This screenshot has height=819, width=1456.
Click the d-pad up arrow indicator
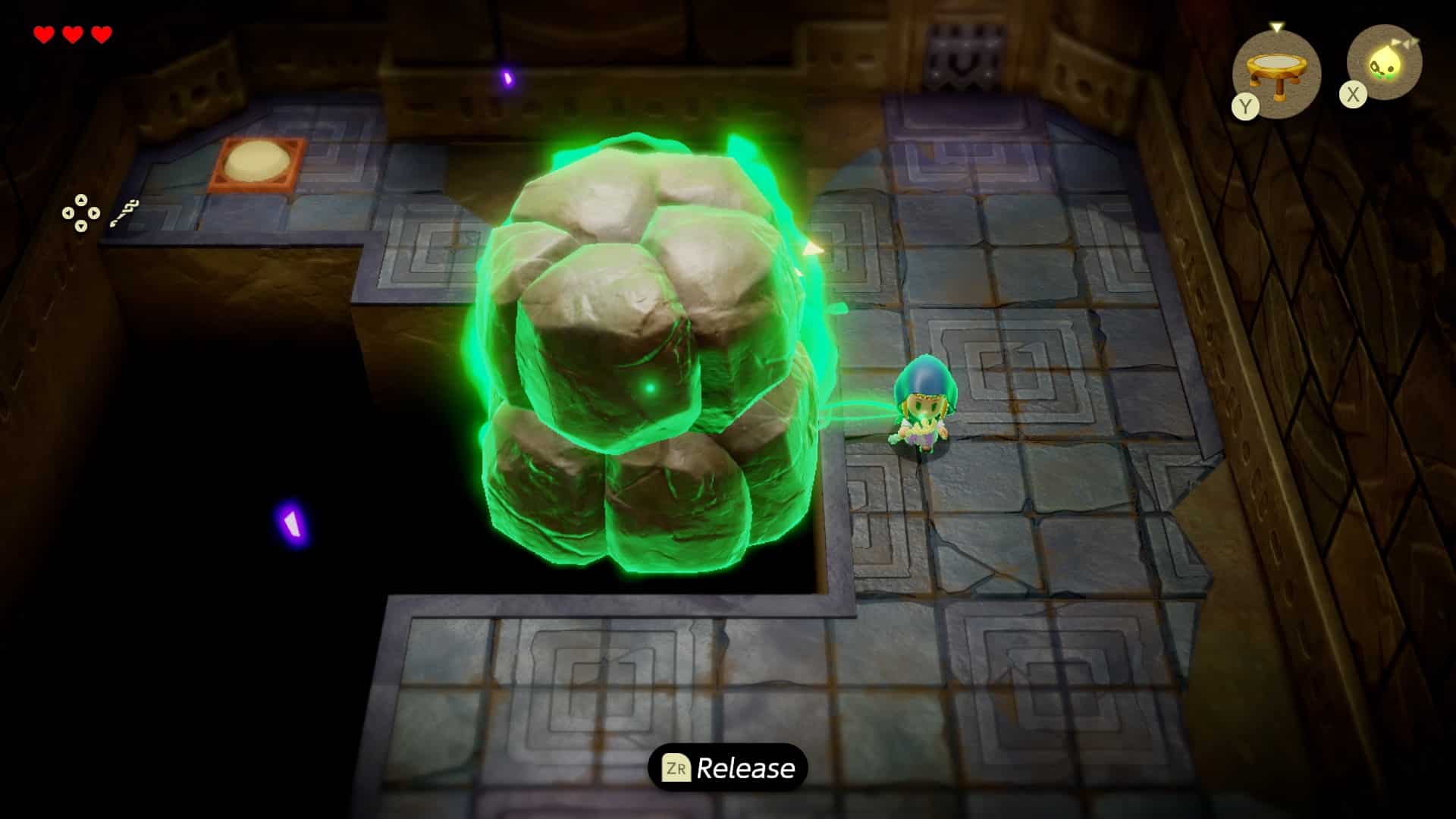click(x=81, y=200)
